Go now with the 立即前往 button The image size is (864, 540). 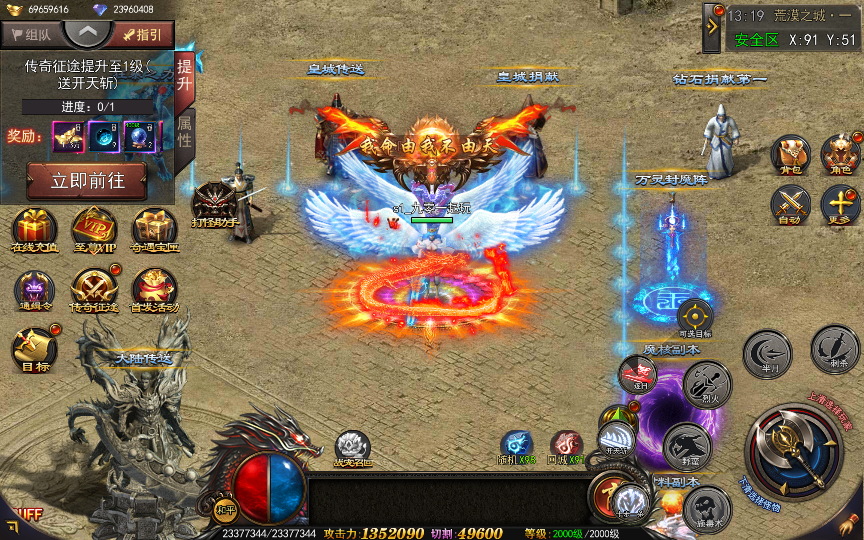coord(86,181)
